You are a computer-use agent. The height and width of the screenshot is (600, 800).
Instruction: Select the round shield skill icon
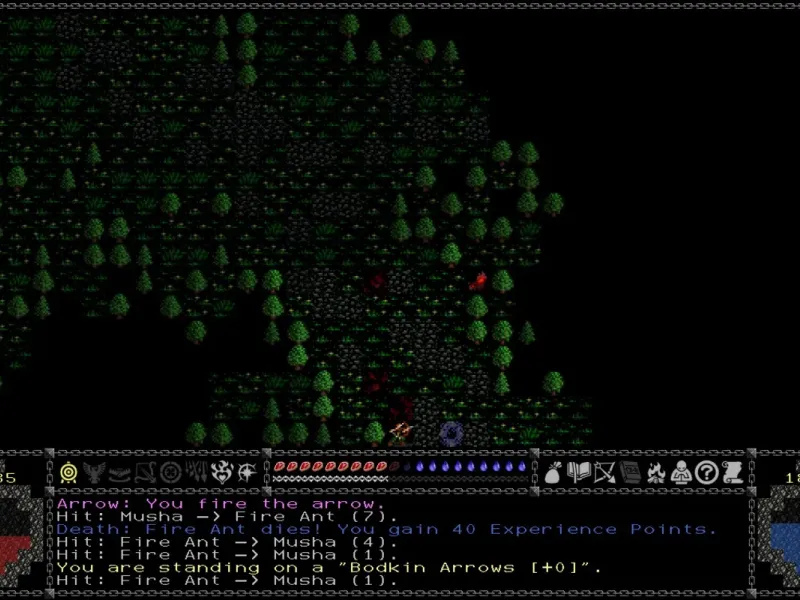click(171, 472)
